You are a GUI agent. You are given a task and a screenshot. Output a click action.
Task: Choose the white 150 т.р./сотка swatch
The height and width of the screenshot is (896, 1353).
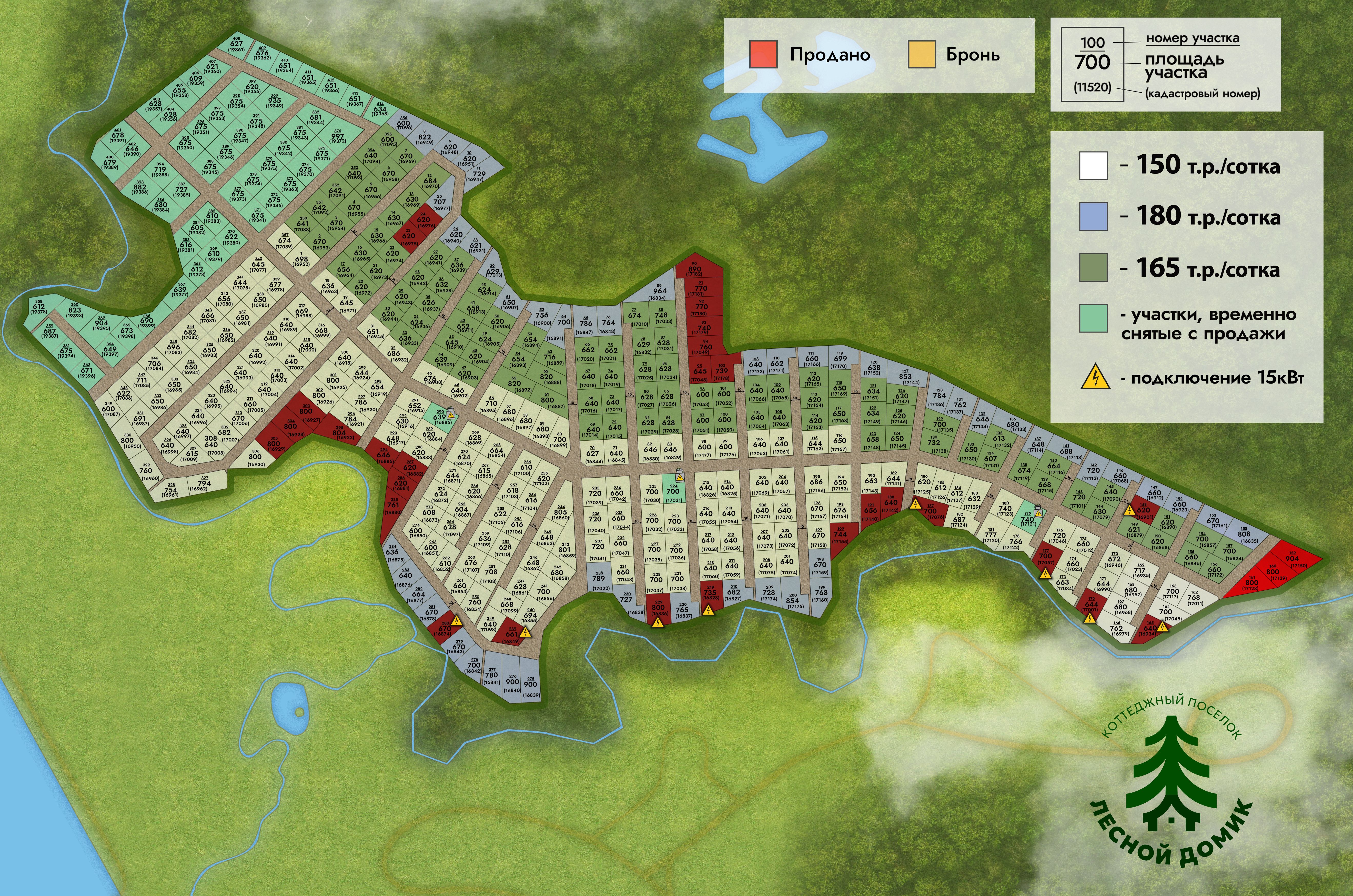[1093, 166]
